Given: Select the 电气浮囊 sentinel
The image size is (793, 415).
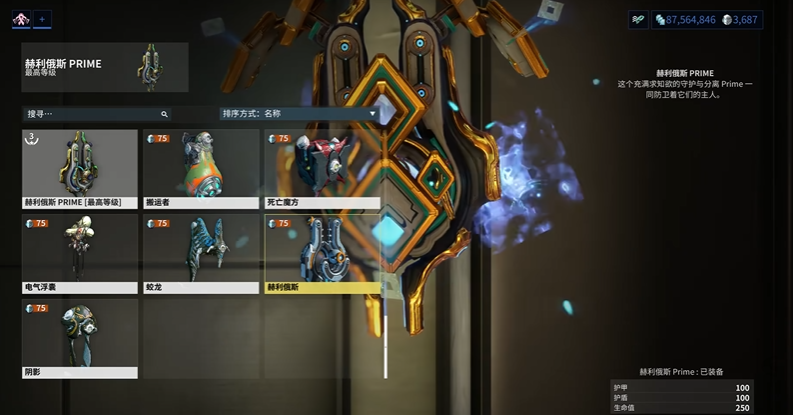Looking at the screenshot, I should click(x=80, y=253).
